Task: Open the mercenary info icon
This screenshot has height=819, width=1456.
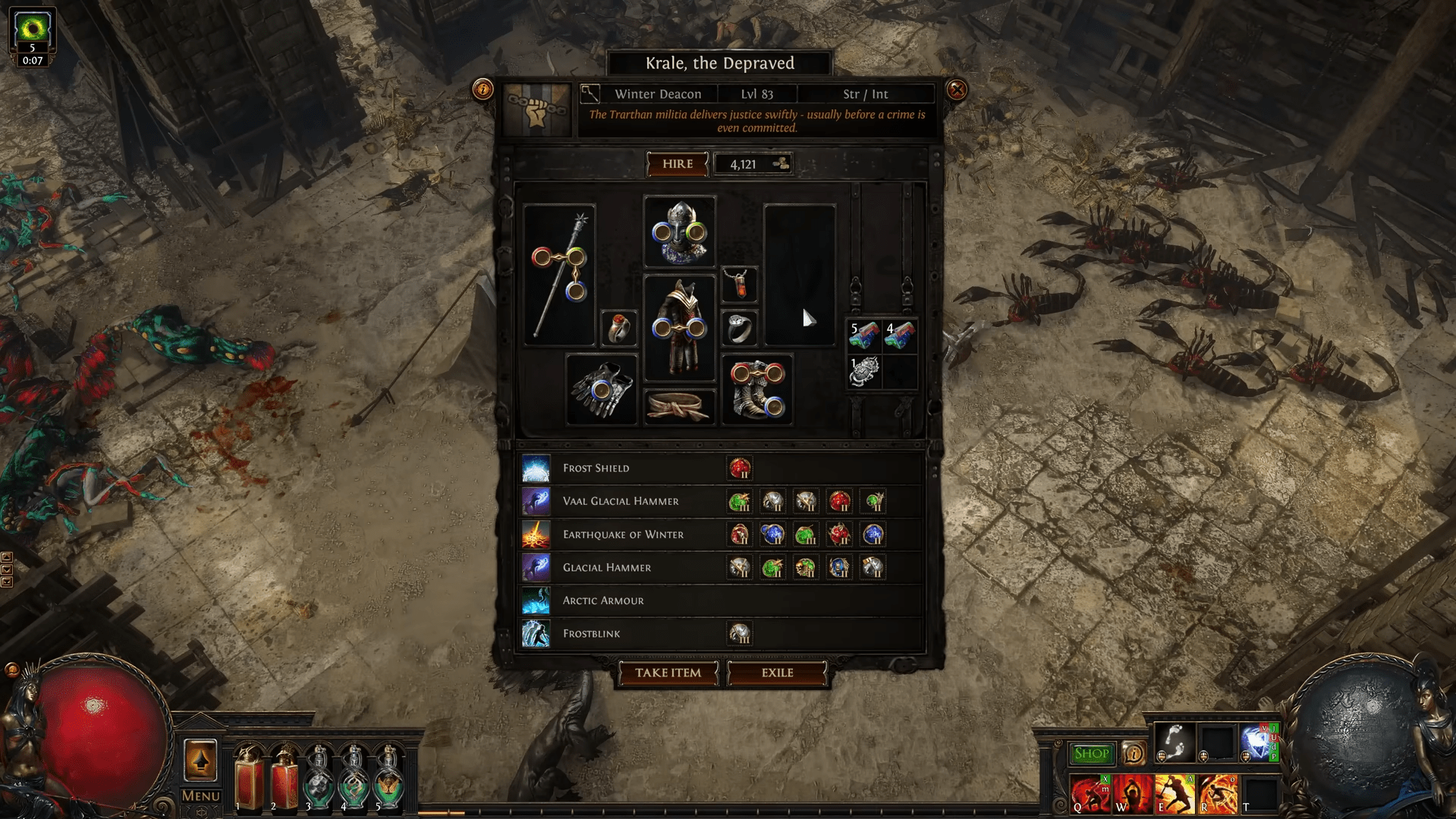Action: (x=483, y=90)
